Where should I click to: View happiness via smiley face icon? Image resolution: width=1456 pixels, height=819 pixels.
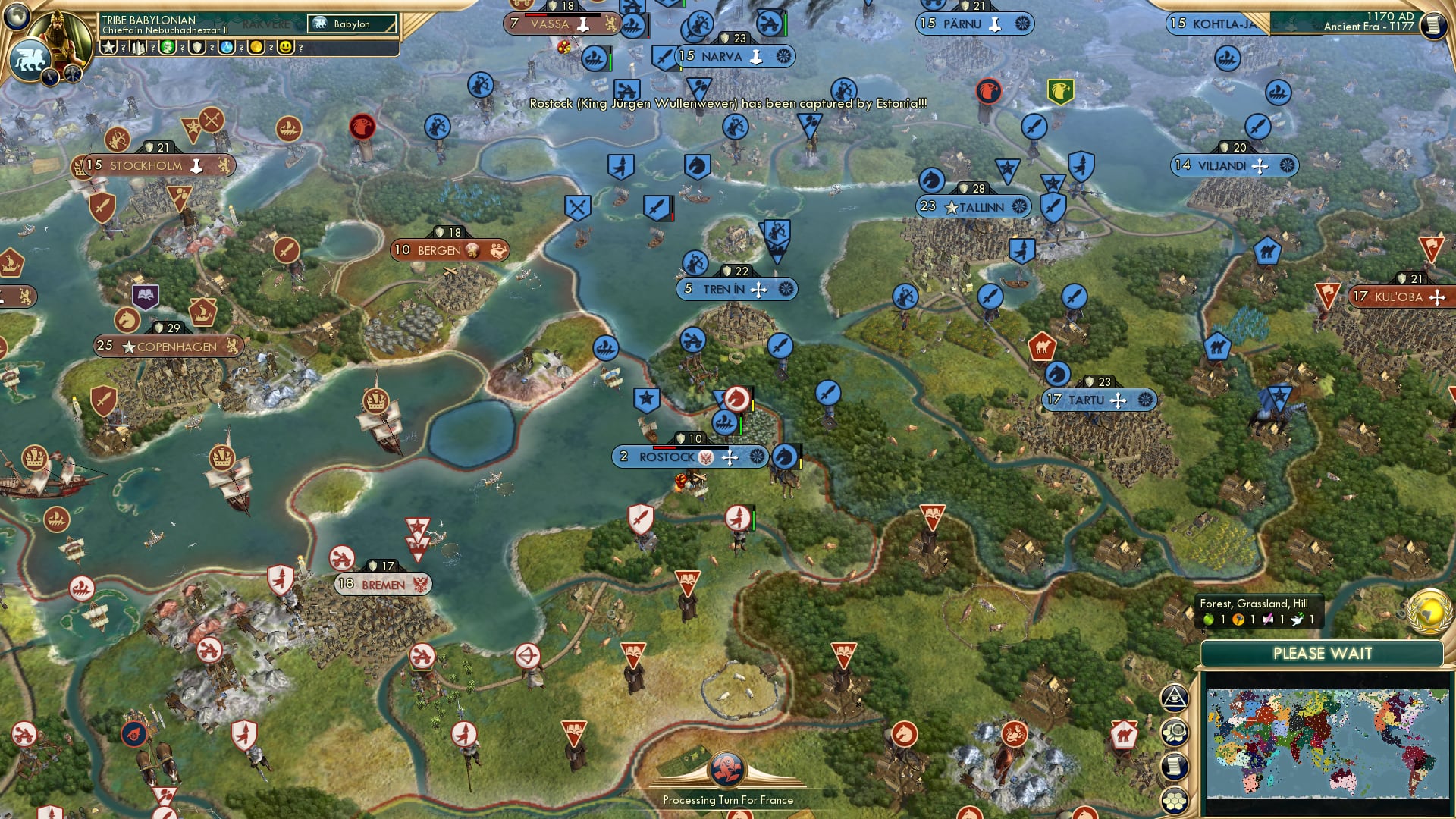click(285, 49)
